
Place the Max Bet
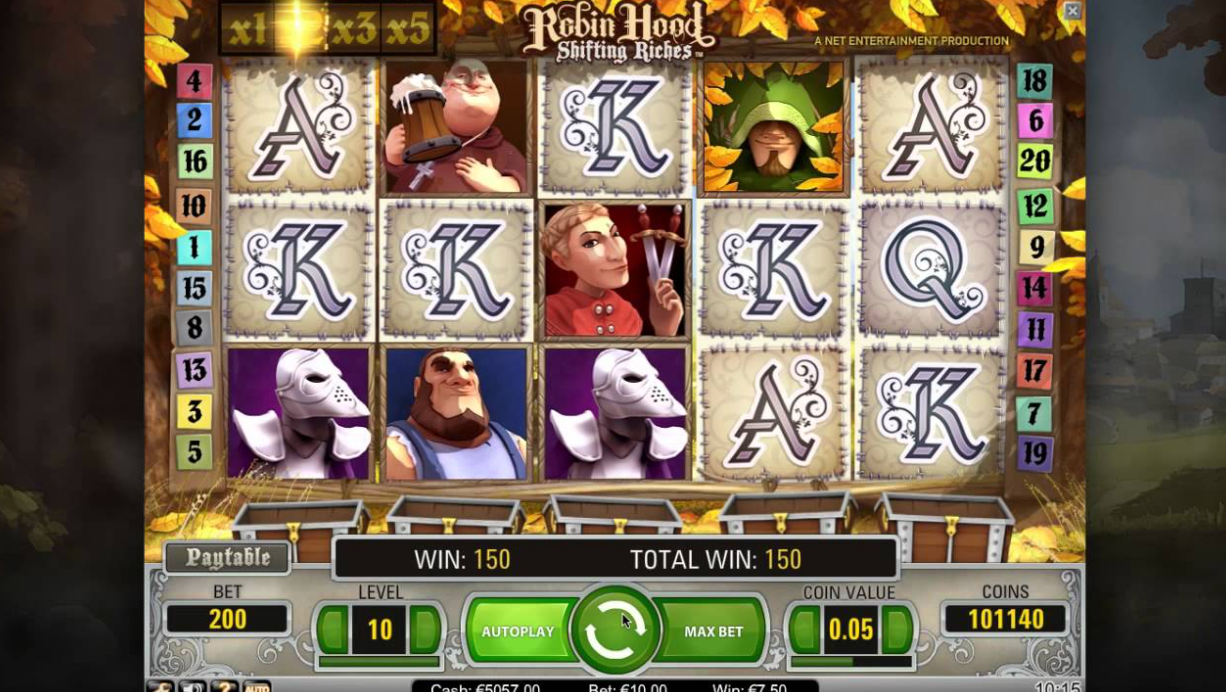[x=713, y=631]
